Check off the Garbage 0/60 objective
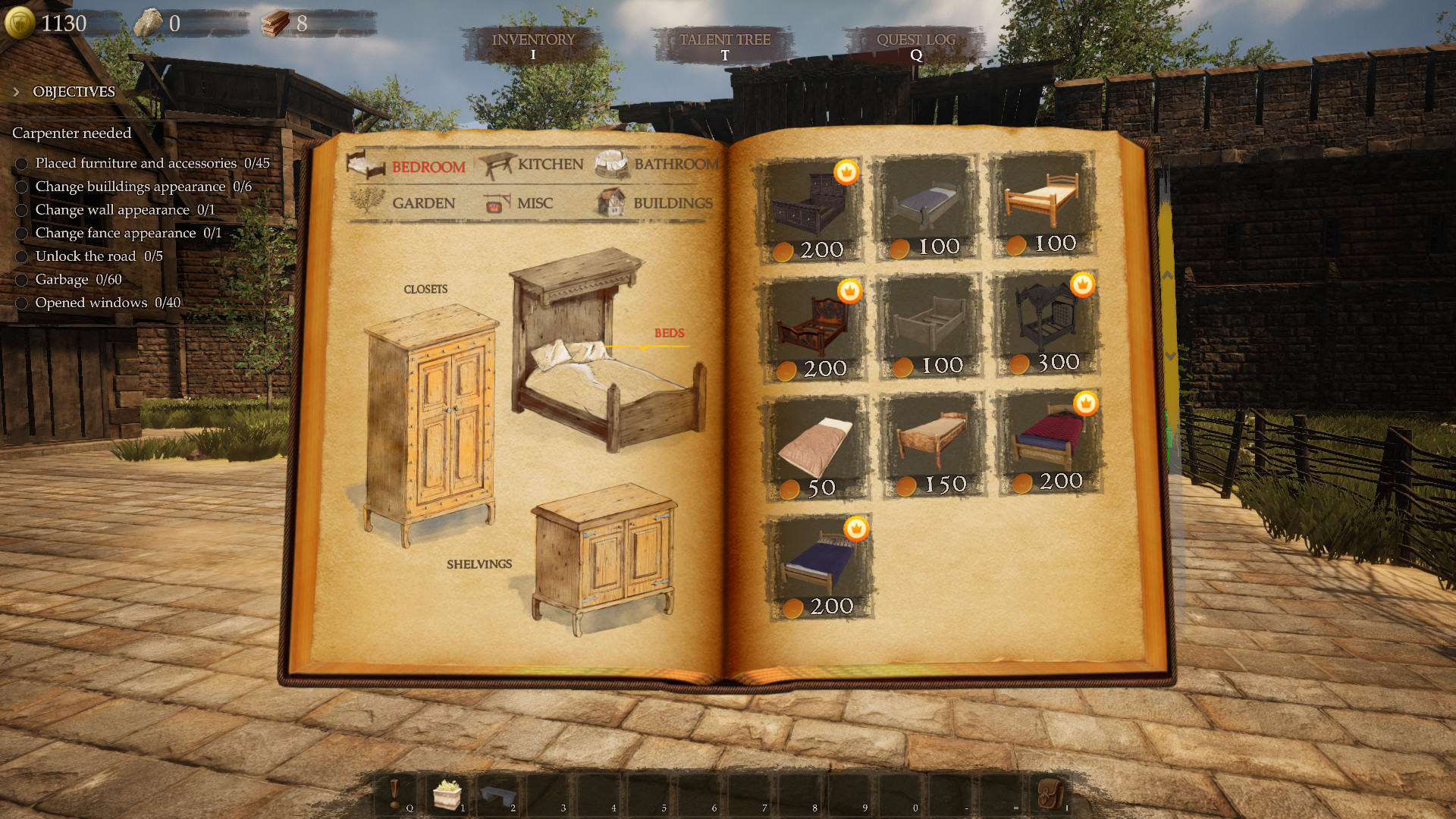The image size is (1456, 819). [x=21, y=280]
